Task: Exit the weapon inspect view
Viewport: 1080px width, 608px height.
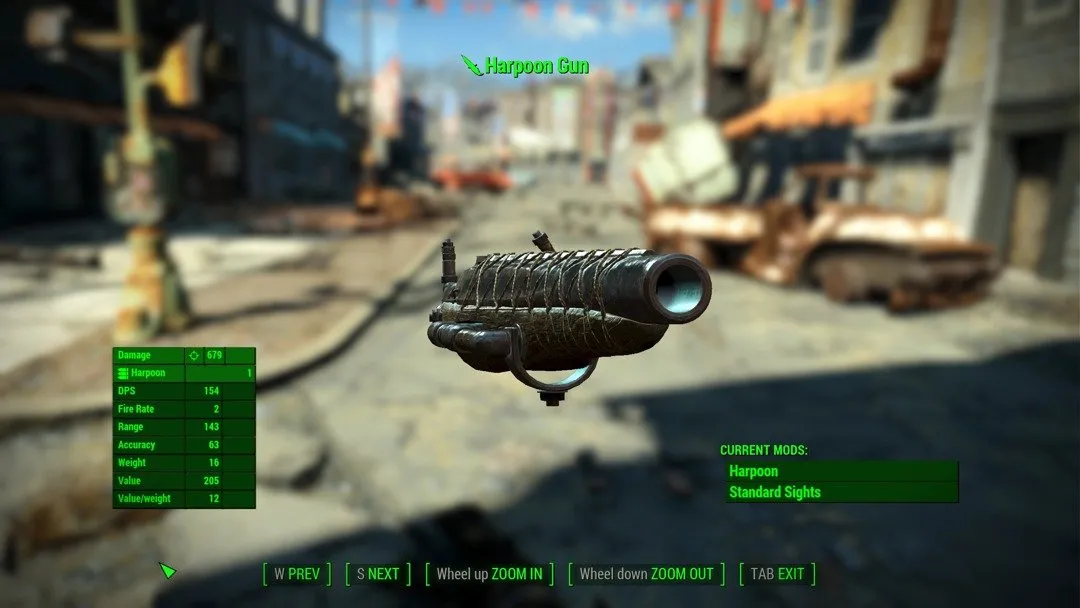Action: pyautogui.click(x=777, y=574)
